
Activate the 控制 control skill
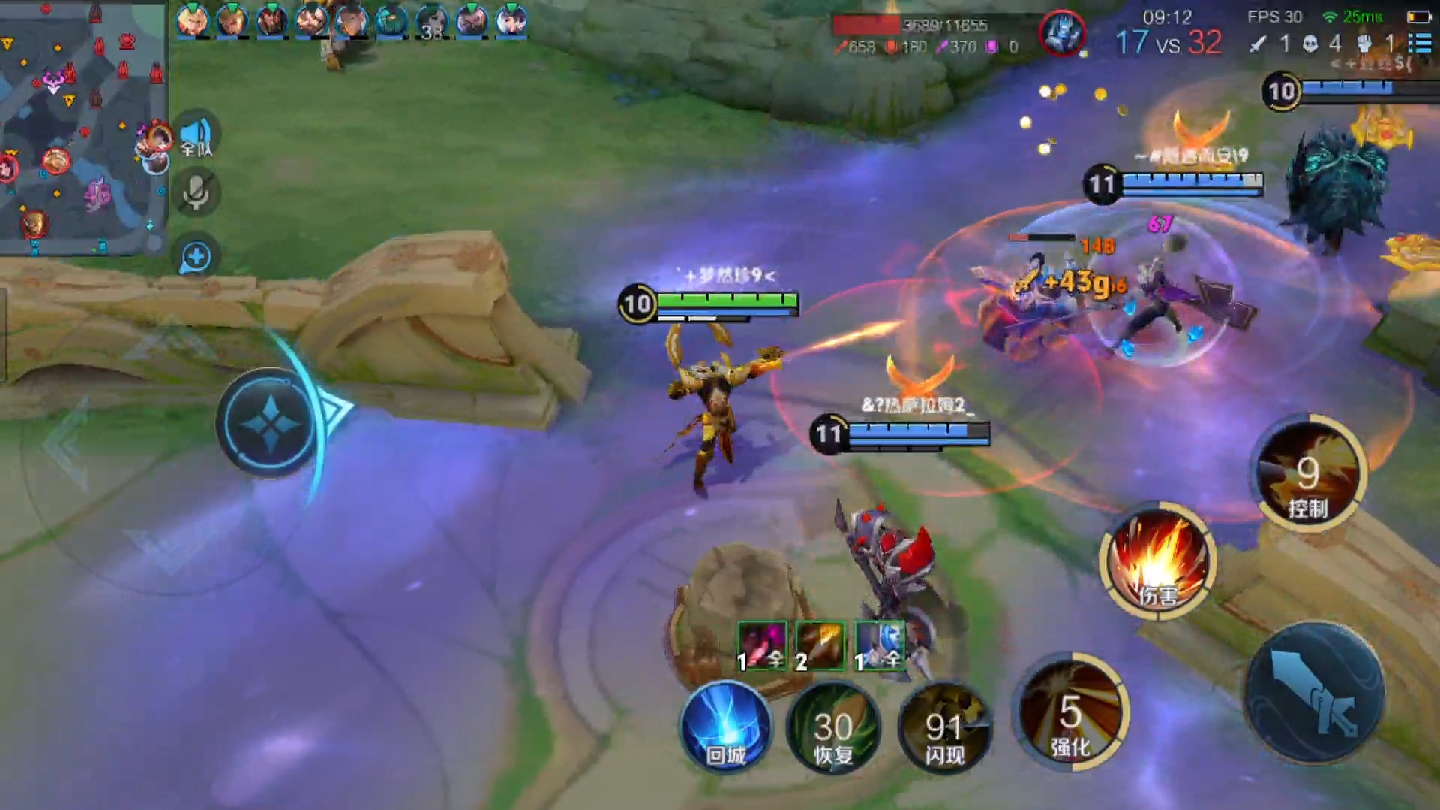tap(1307, 473)
